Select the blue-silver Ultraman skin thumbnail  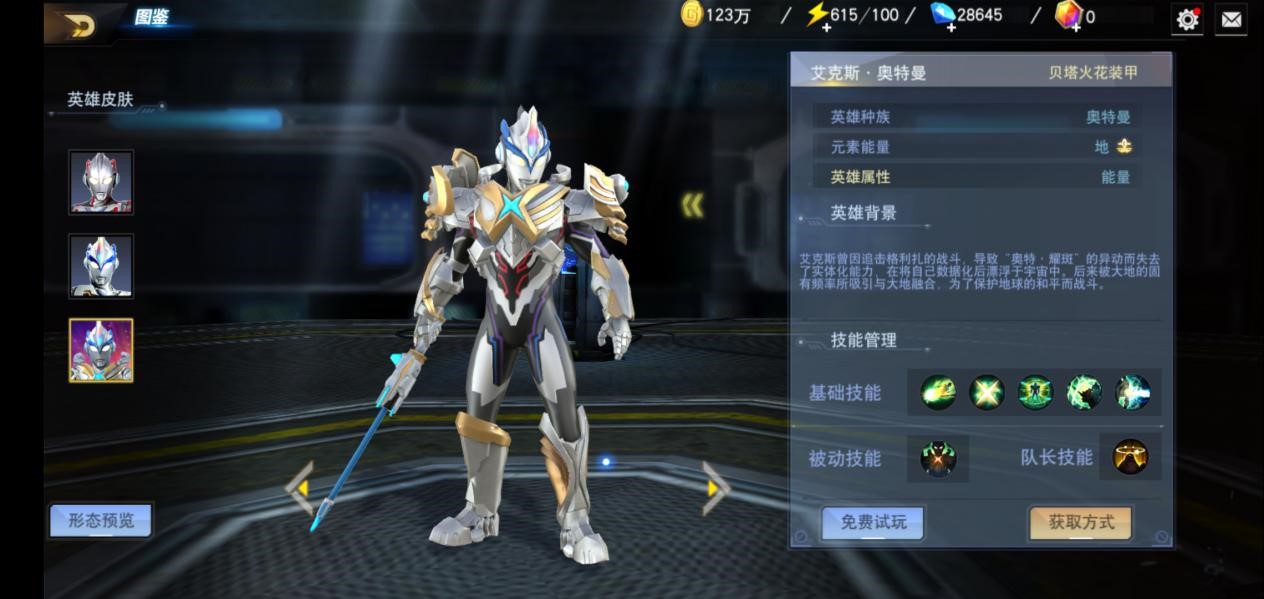tap(101, 266)
